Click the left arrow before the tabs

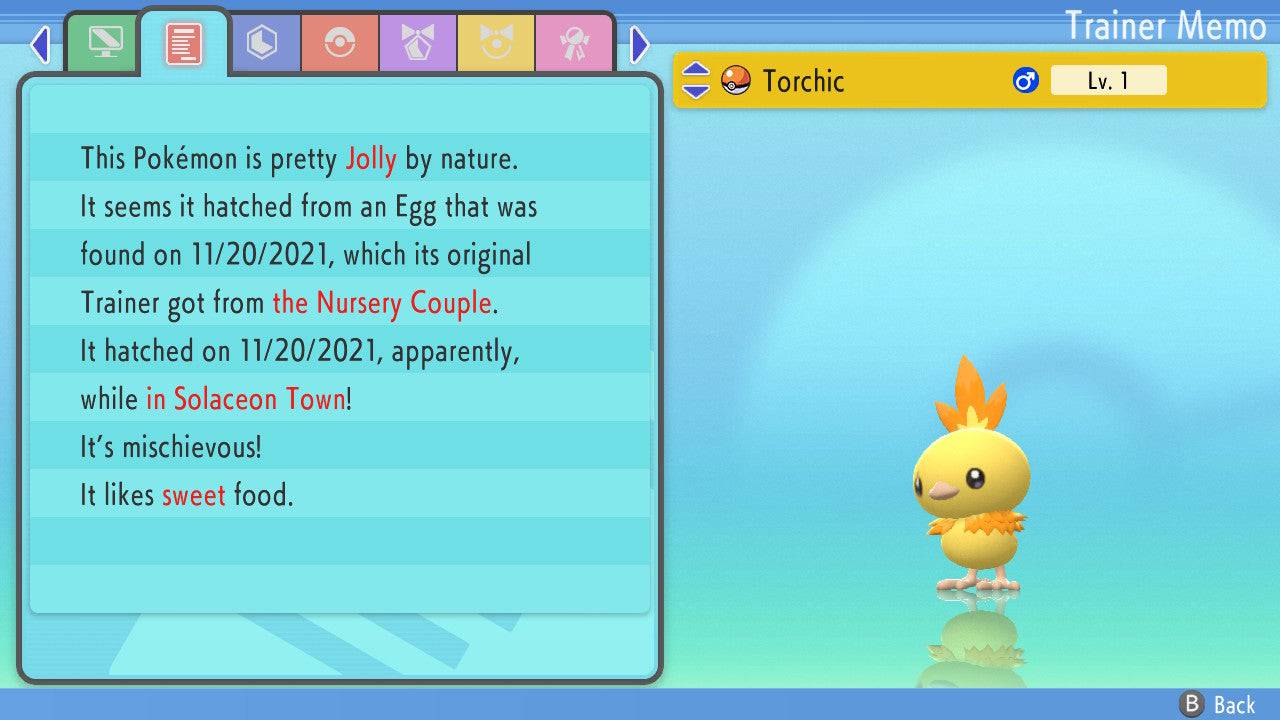tap(40, 44)
